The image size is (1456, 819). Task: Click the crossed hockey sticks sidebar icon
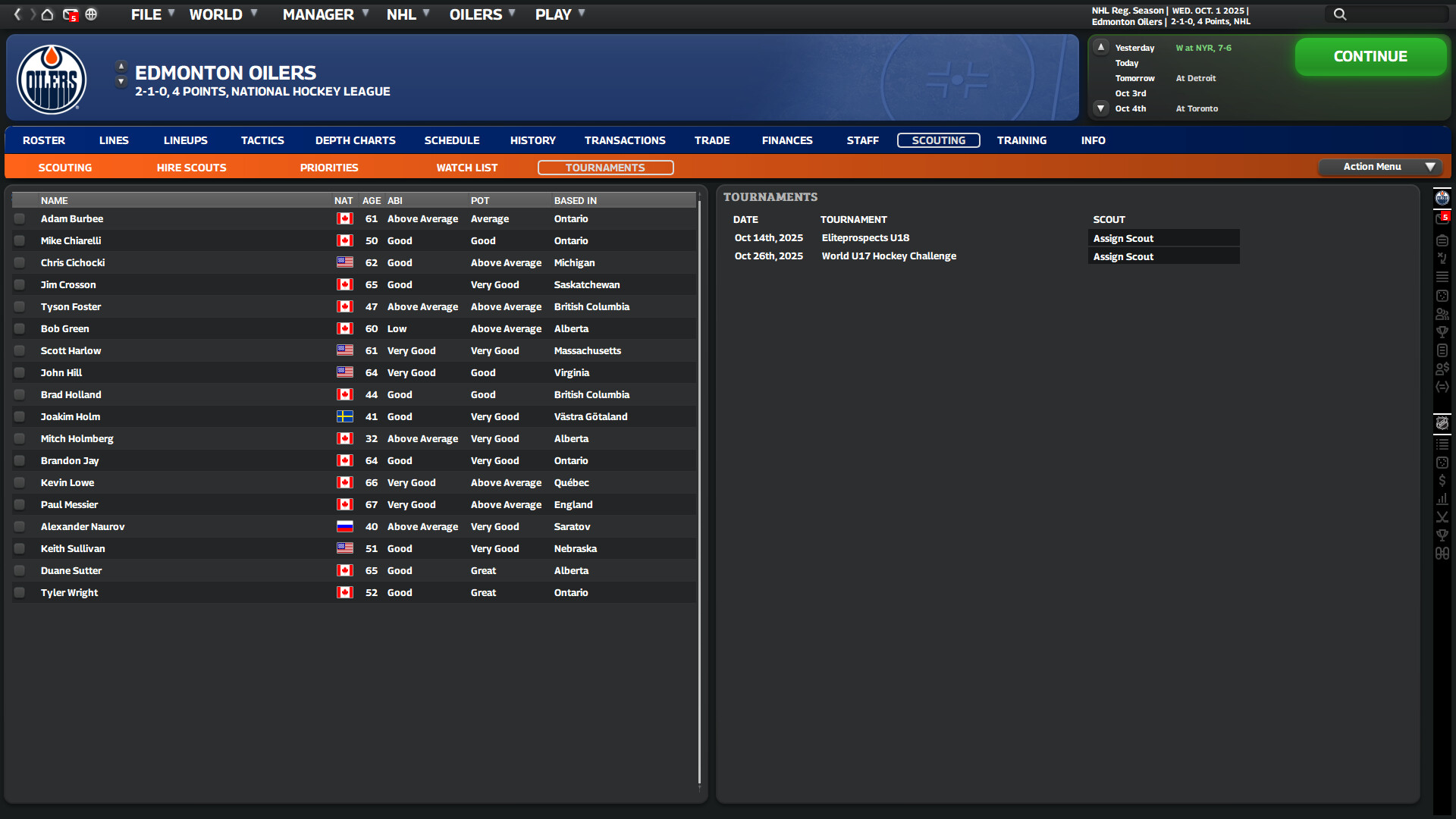(1443, 516)
